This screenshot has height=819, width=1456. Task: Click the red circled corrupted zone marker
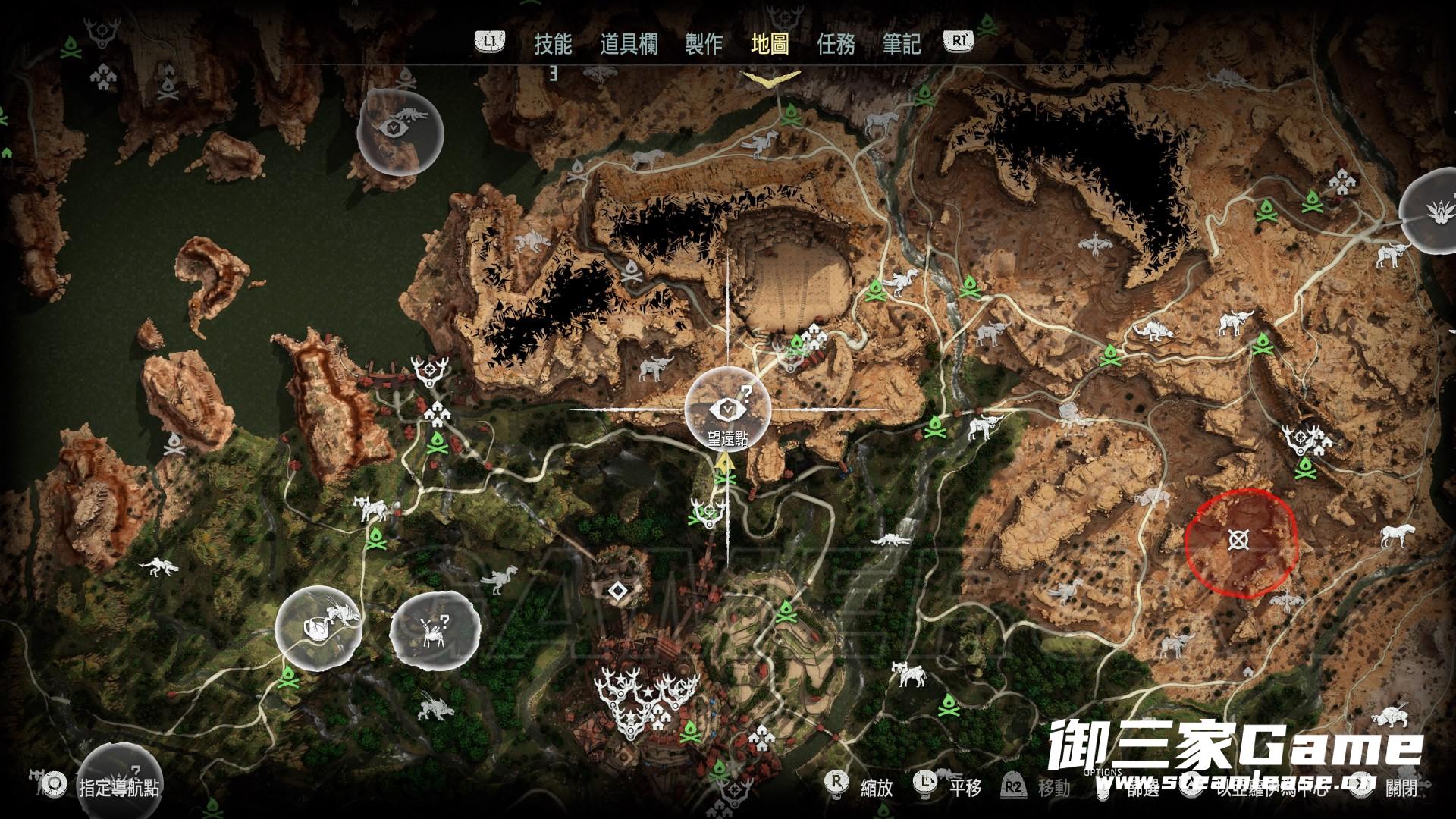point(1239,541)
